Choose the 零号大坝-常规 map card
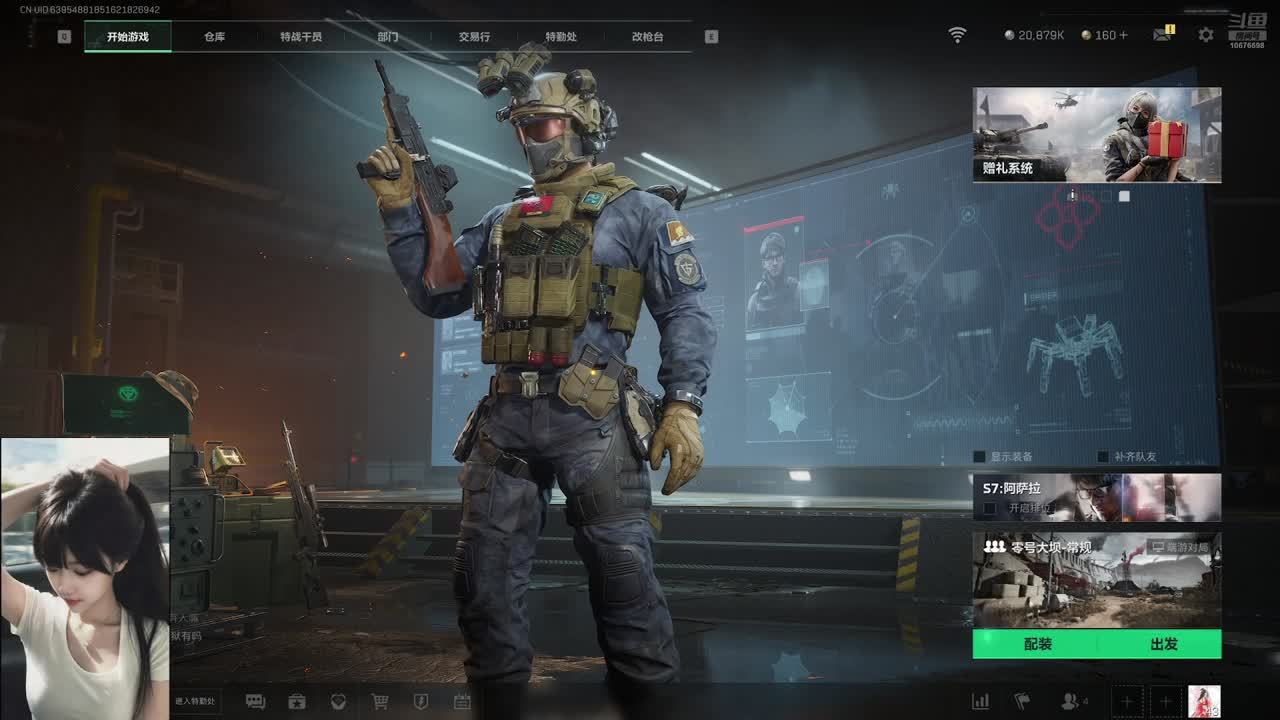This screenshot has width=1280, height=720. coord(1096,579)
